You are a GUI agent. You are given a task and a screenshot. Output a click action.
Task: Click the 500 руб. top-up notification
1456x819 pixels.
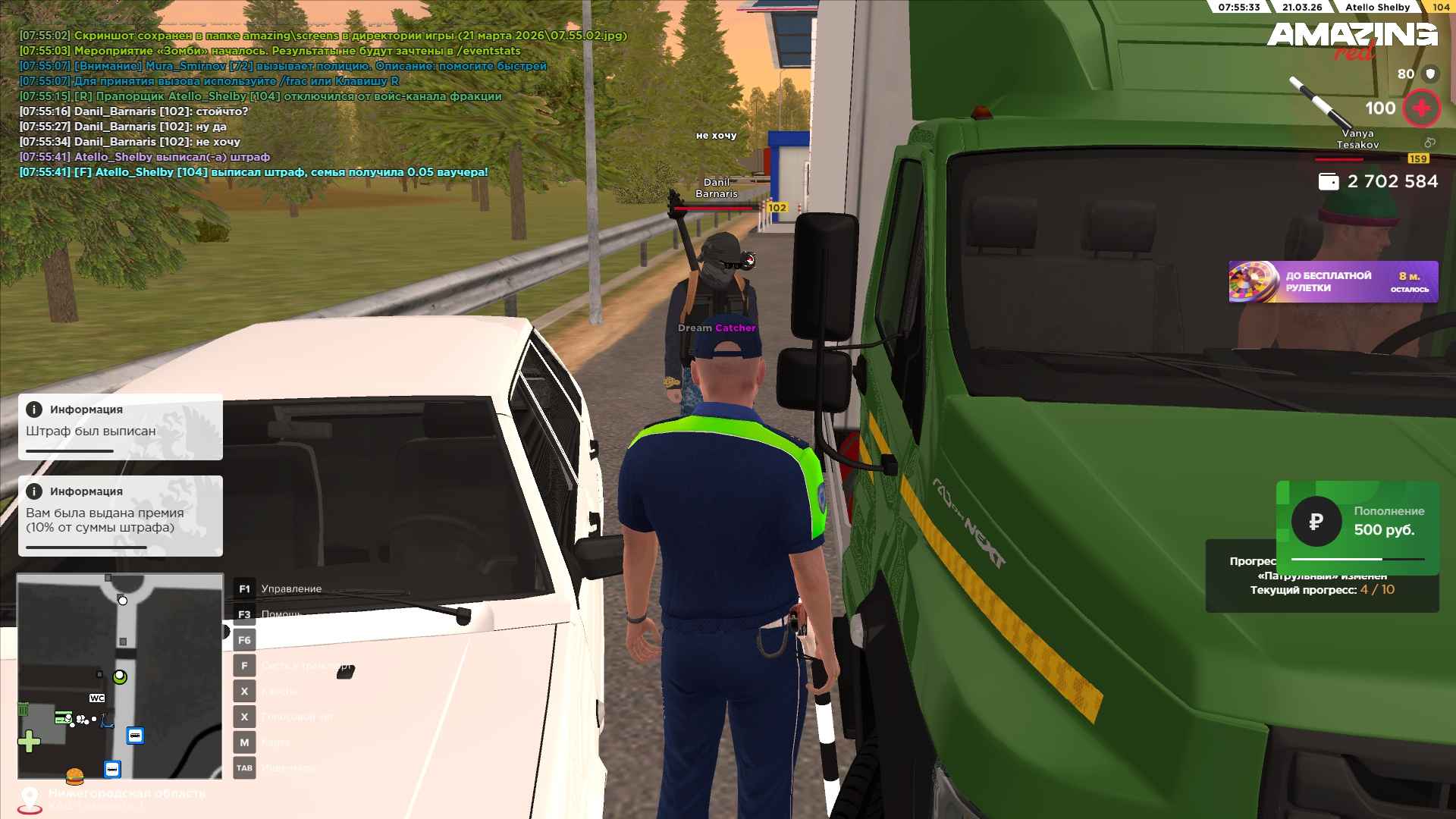tap(1357, 522)
